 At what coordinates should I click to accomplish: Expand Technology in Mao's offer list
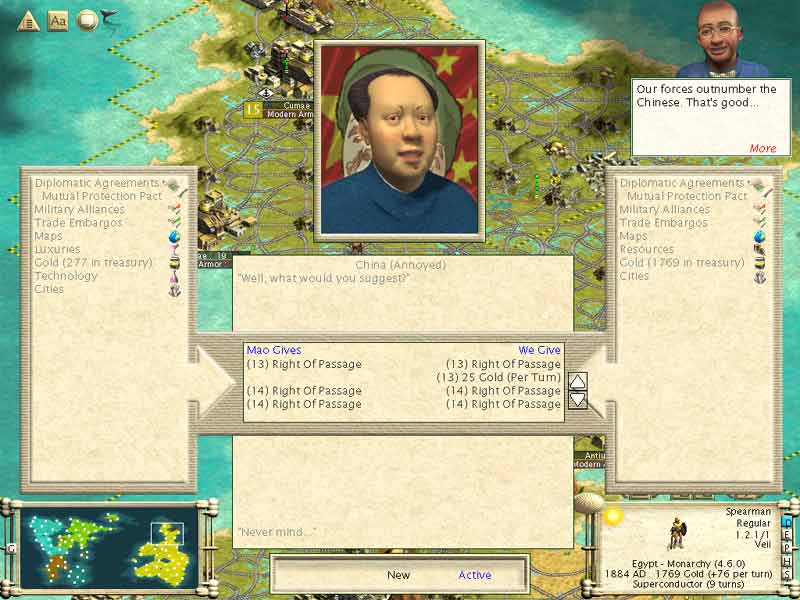click(66, 275)
